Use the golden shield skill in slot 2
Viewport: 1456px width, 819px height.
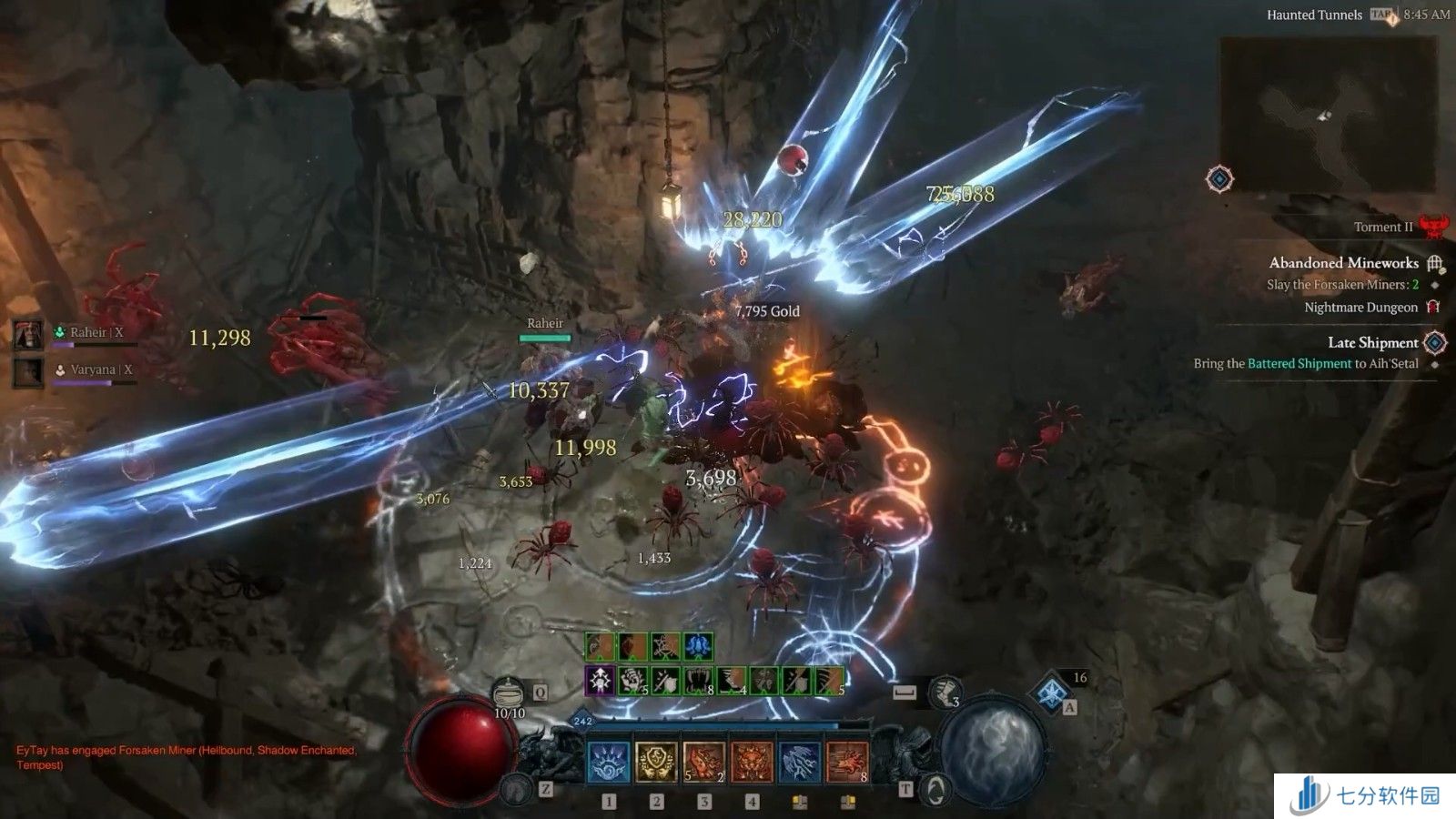[656, 762]
